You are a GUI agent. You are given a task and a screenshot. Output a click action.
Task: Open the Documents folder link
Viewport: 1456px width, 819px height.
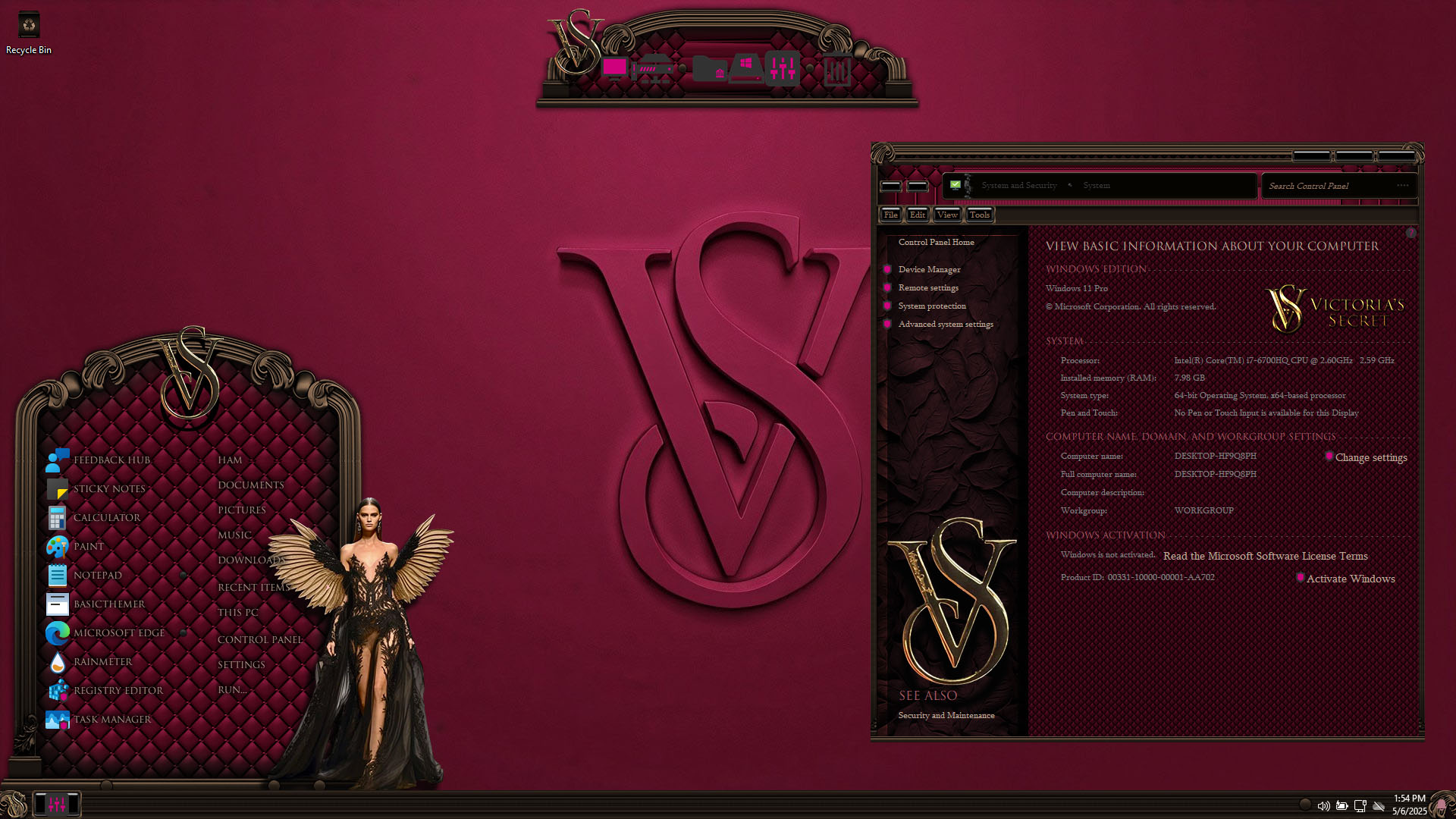click(250, 485)
